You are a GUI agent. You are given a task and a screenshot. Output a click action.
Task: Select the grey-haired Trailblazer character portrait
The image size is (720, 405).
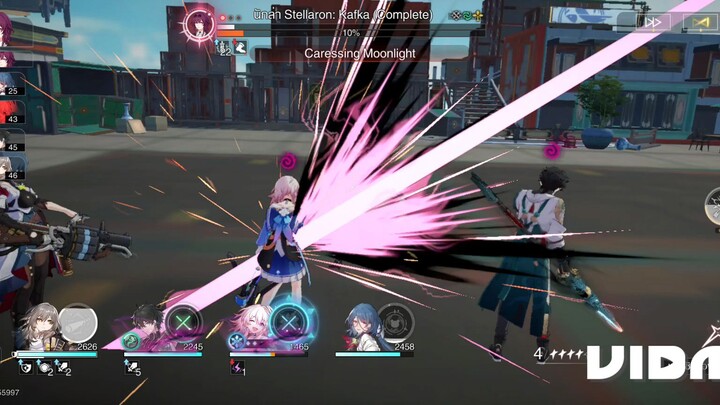click(45, 327)
